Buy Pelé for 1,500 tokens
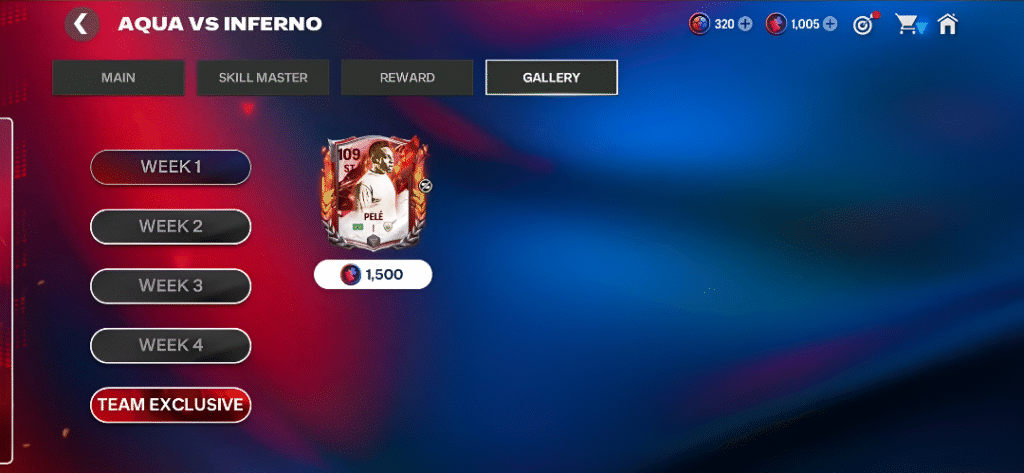Screen dimensions: 1024x473 (373, 274)
